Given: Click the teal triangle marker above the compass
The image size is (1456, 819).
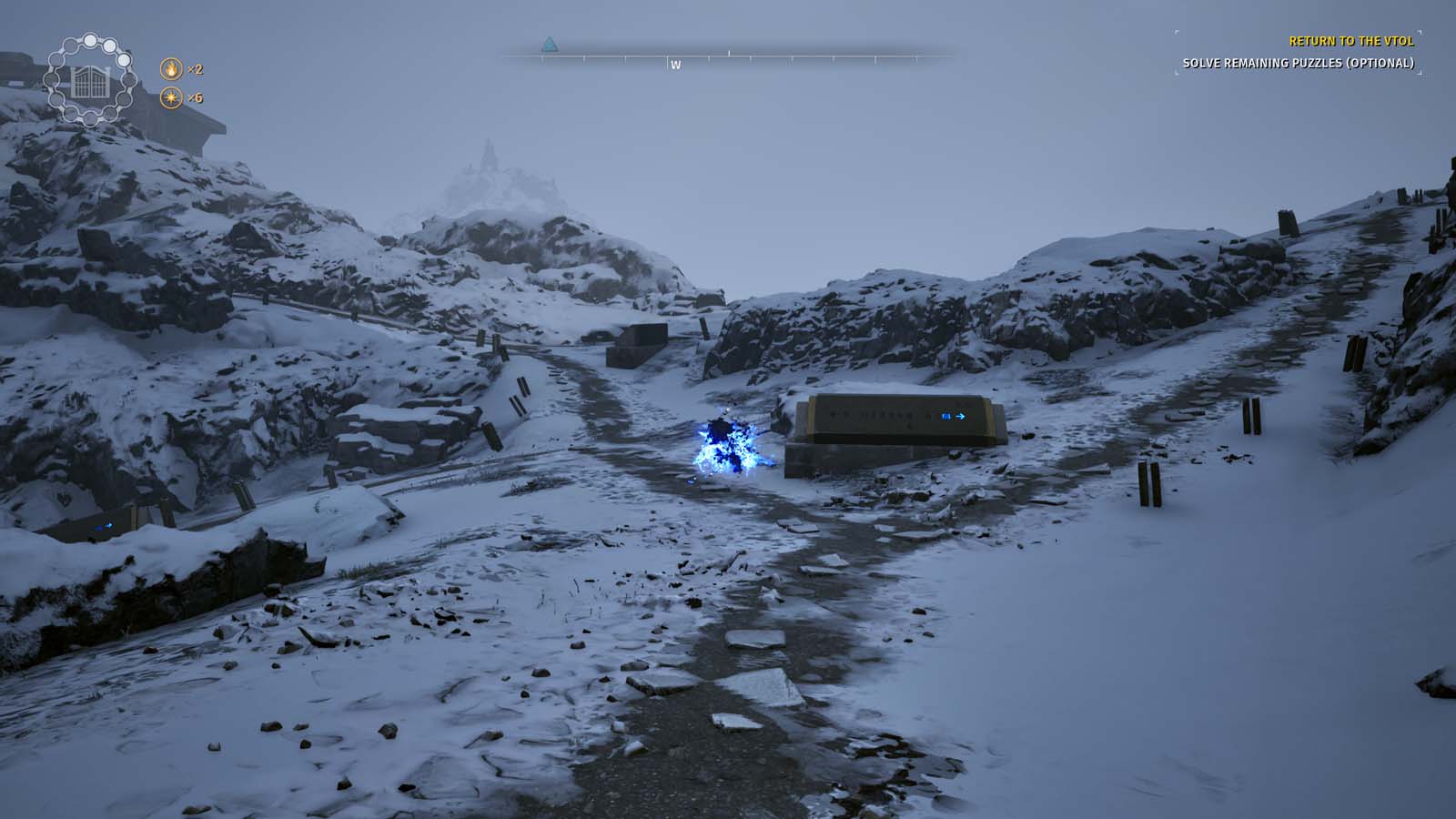Looking at the screenshot, I should point(549,42).
